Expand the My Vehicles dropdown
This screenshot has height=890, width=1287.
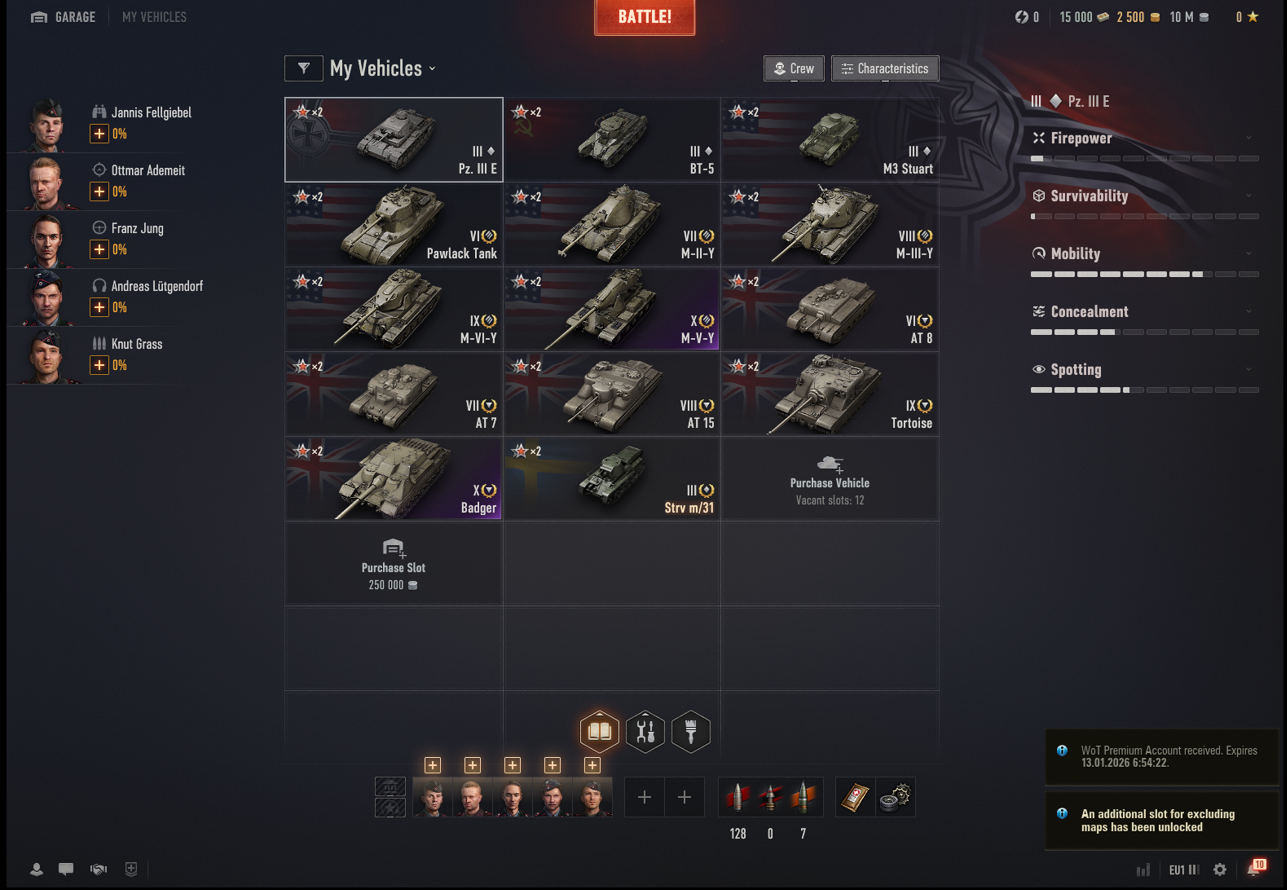click(x=383, y=68)
